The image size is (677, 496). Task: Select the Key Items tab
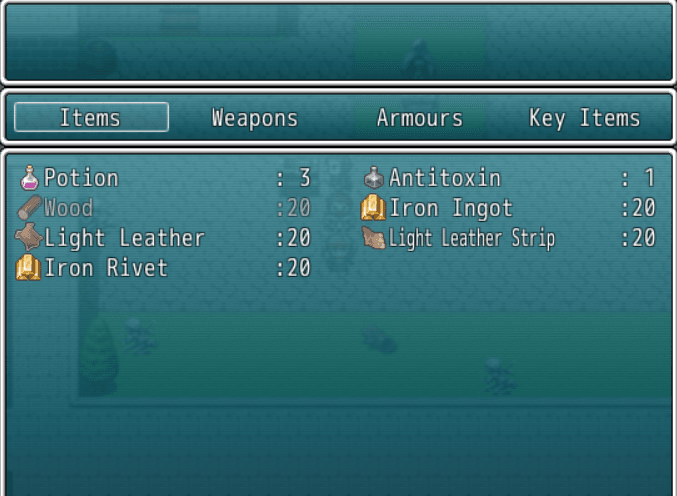click(x=584, y=118)
